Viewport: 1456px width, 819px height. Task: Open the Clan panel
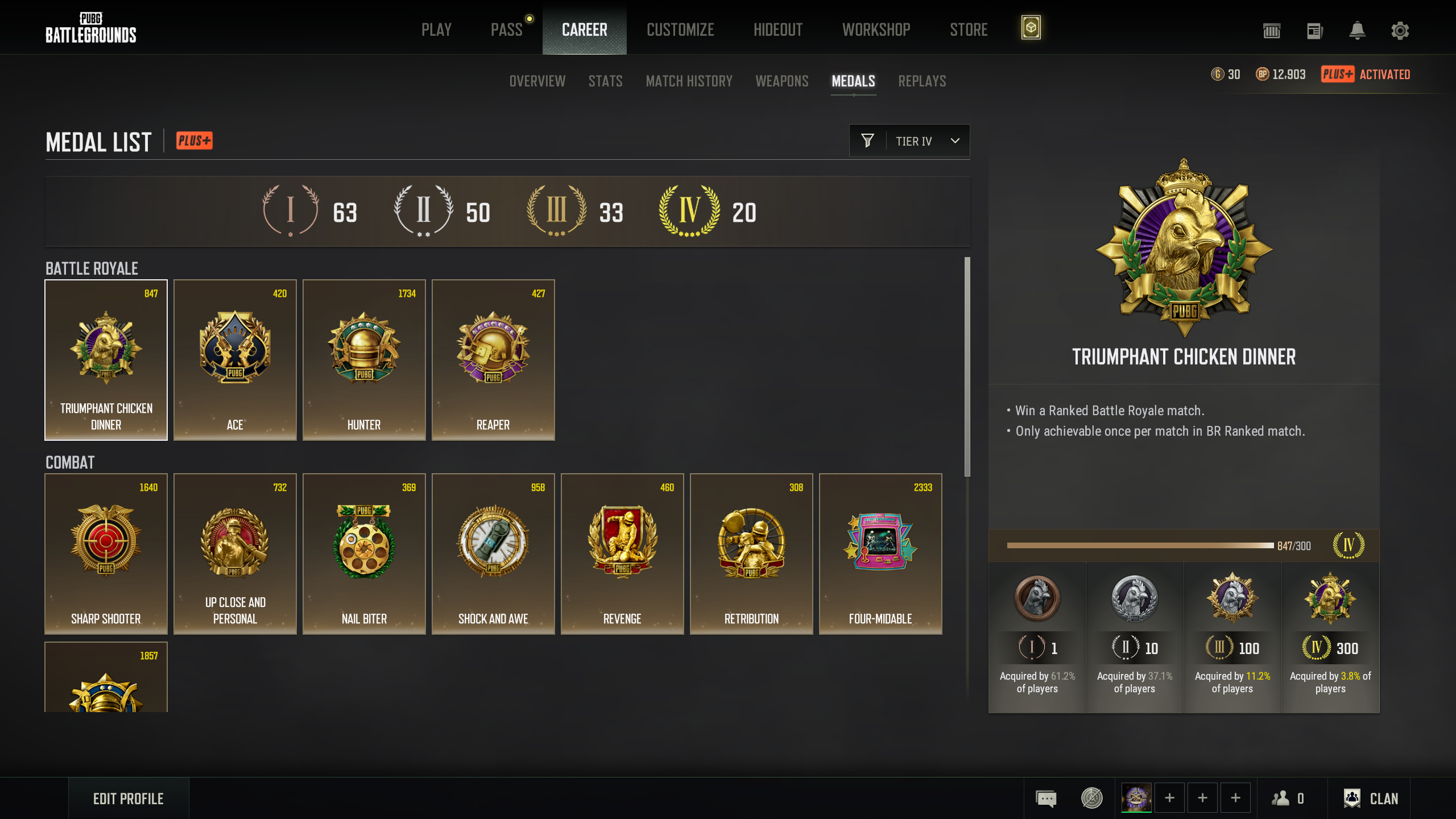click(x=1371, y=799)
